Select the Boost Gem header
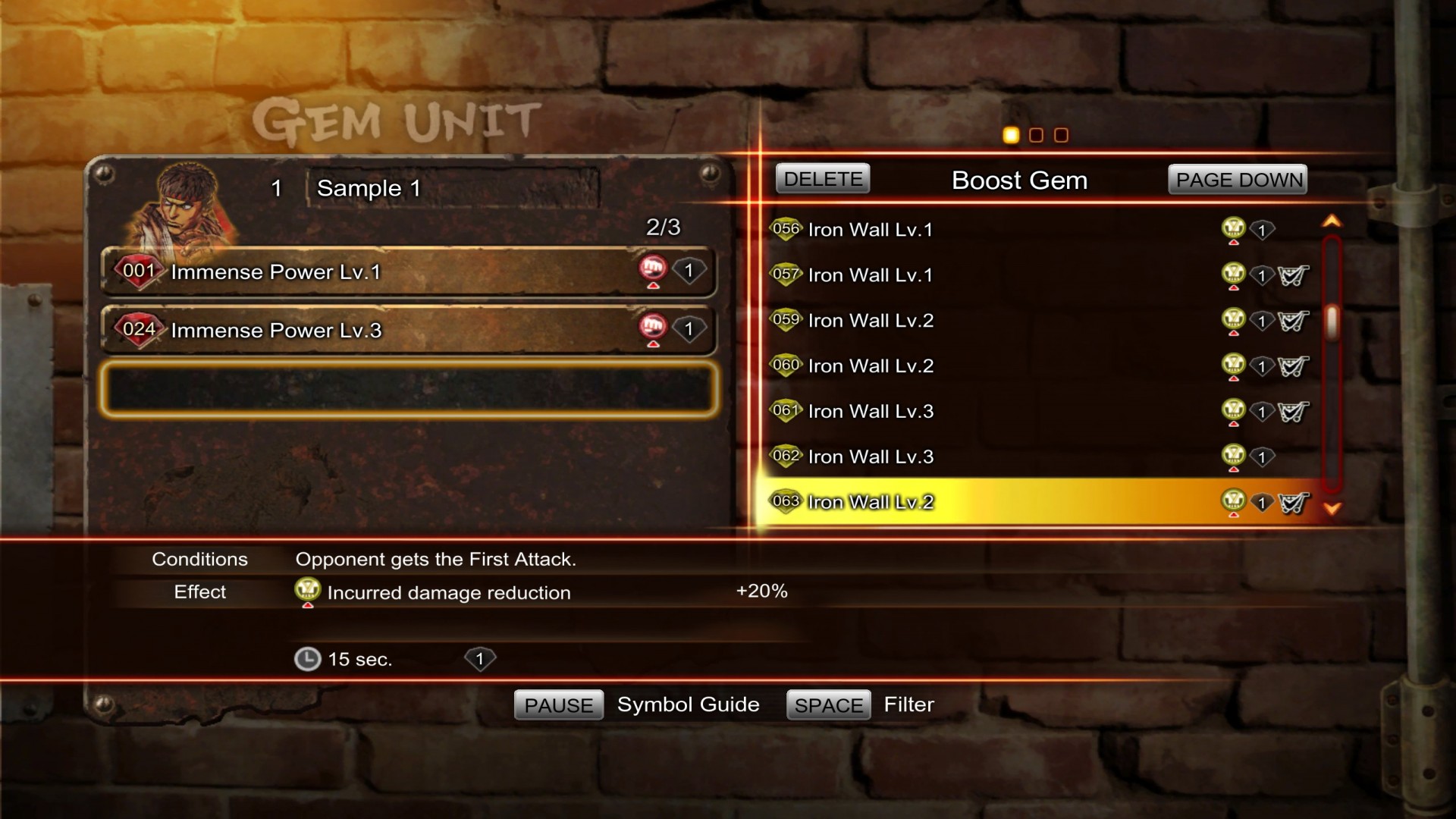Viewport: 1456px width, 819px height. (1019, 180)
